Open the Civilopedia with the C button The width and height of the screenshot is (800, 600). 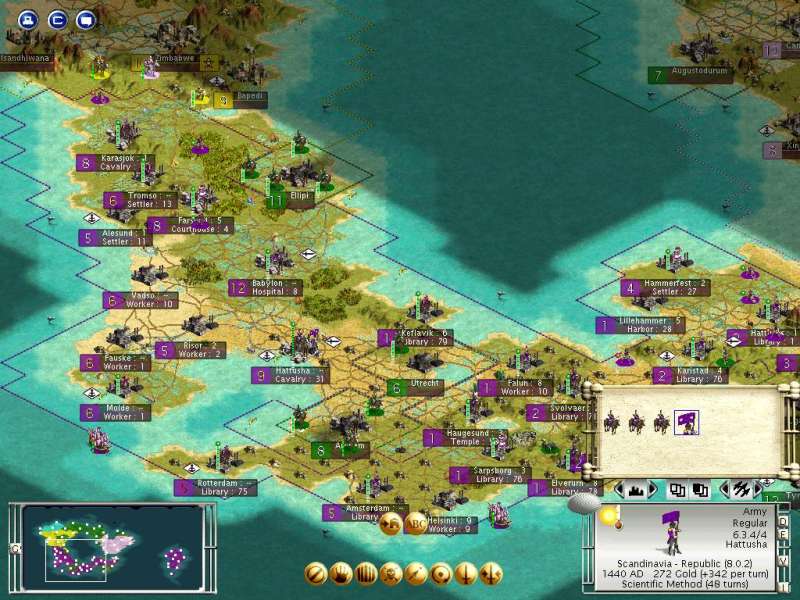(57, 18)
